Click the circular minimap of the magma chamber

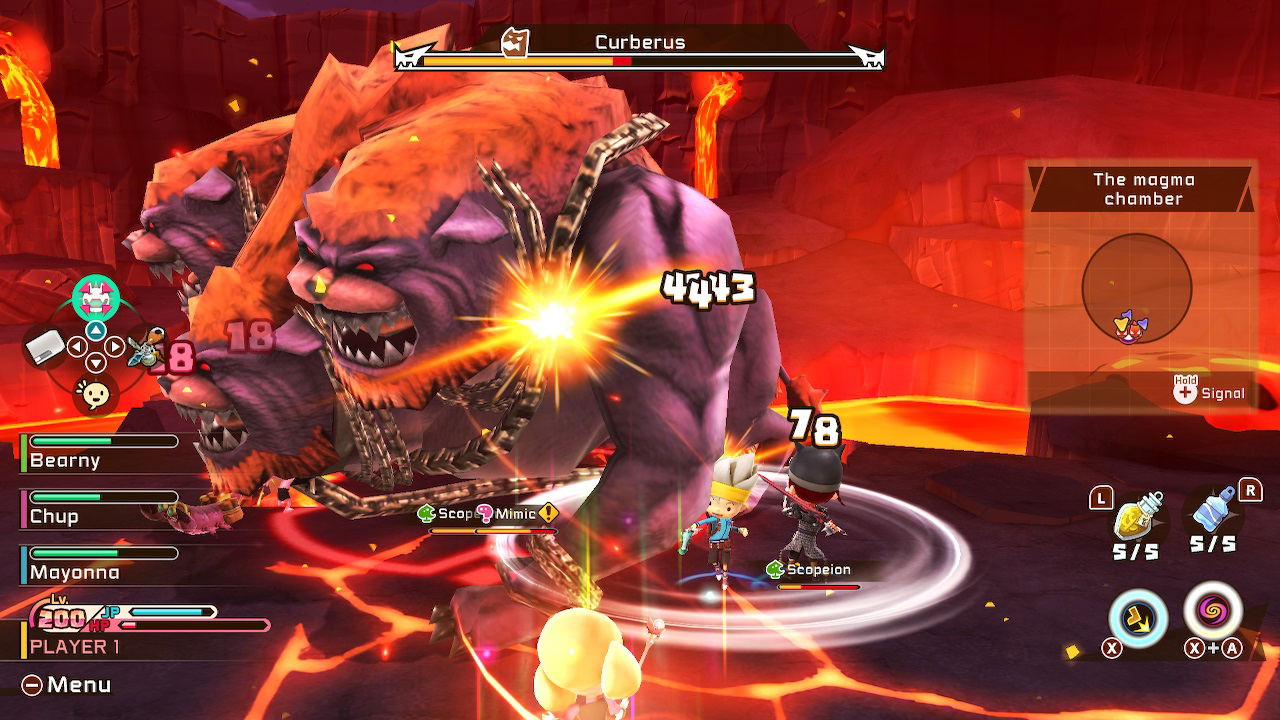click(x=1137, y=289)
